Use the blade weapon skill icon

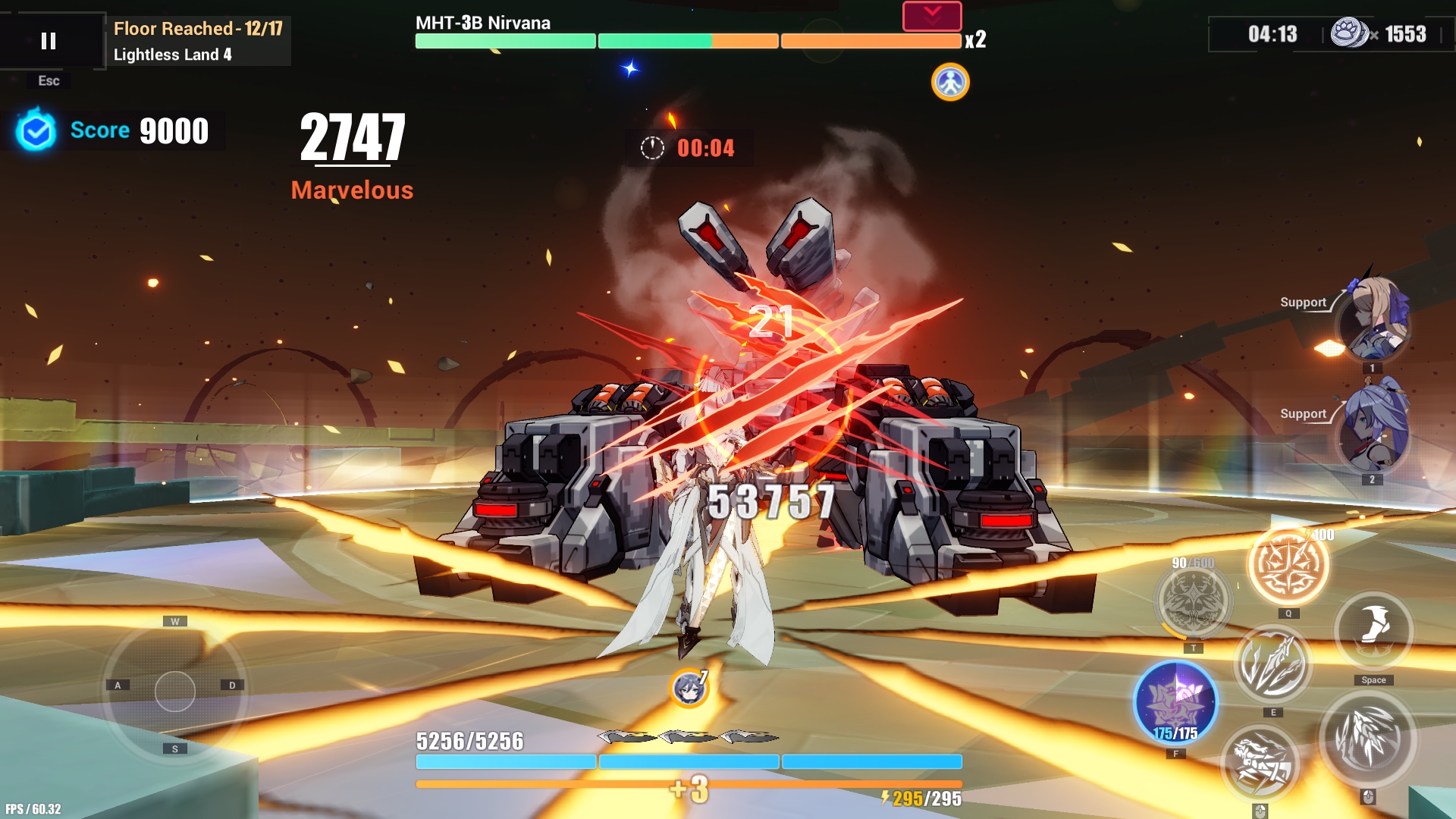click(1272, 665)
